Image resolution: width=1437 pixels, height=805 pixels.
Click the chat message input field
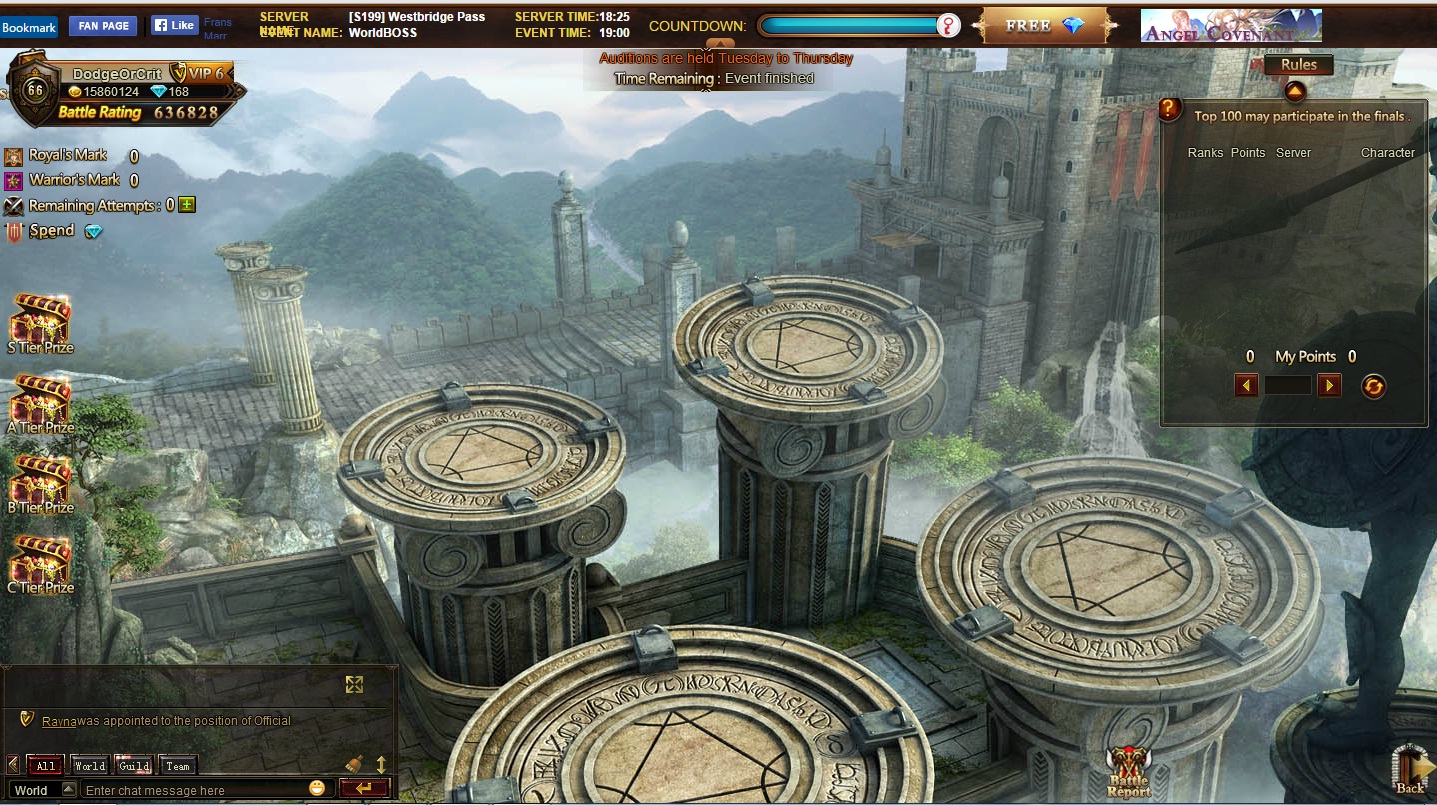(190, 790)
